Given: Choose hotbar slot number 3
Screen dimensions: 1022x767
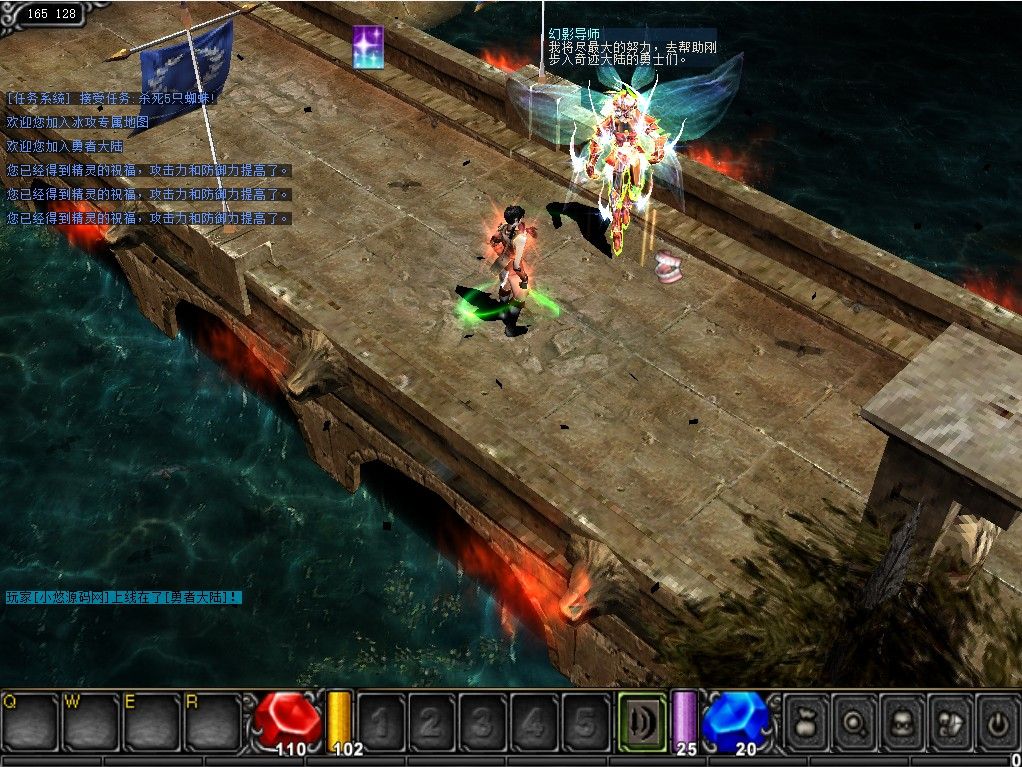Looking at the screenshot, I should 483,722.
